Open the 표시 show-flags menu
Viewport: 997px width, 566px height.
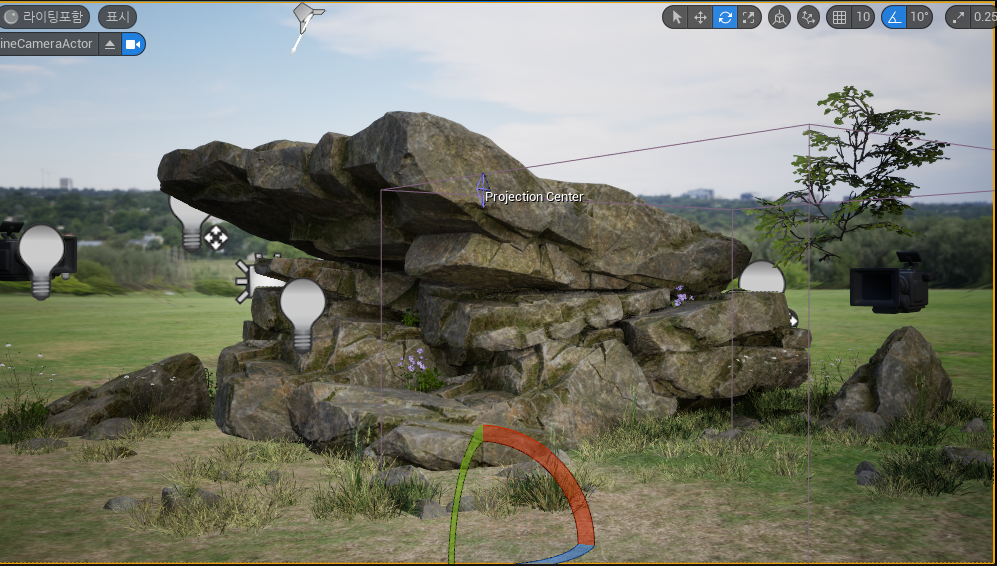click(x=117, y=17)
